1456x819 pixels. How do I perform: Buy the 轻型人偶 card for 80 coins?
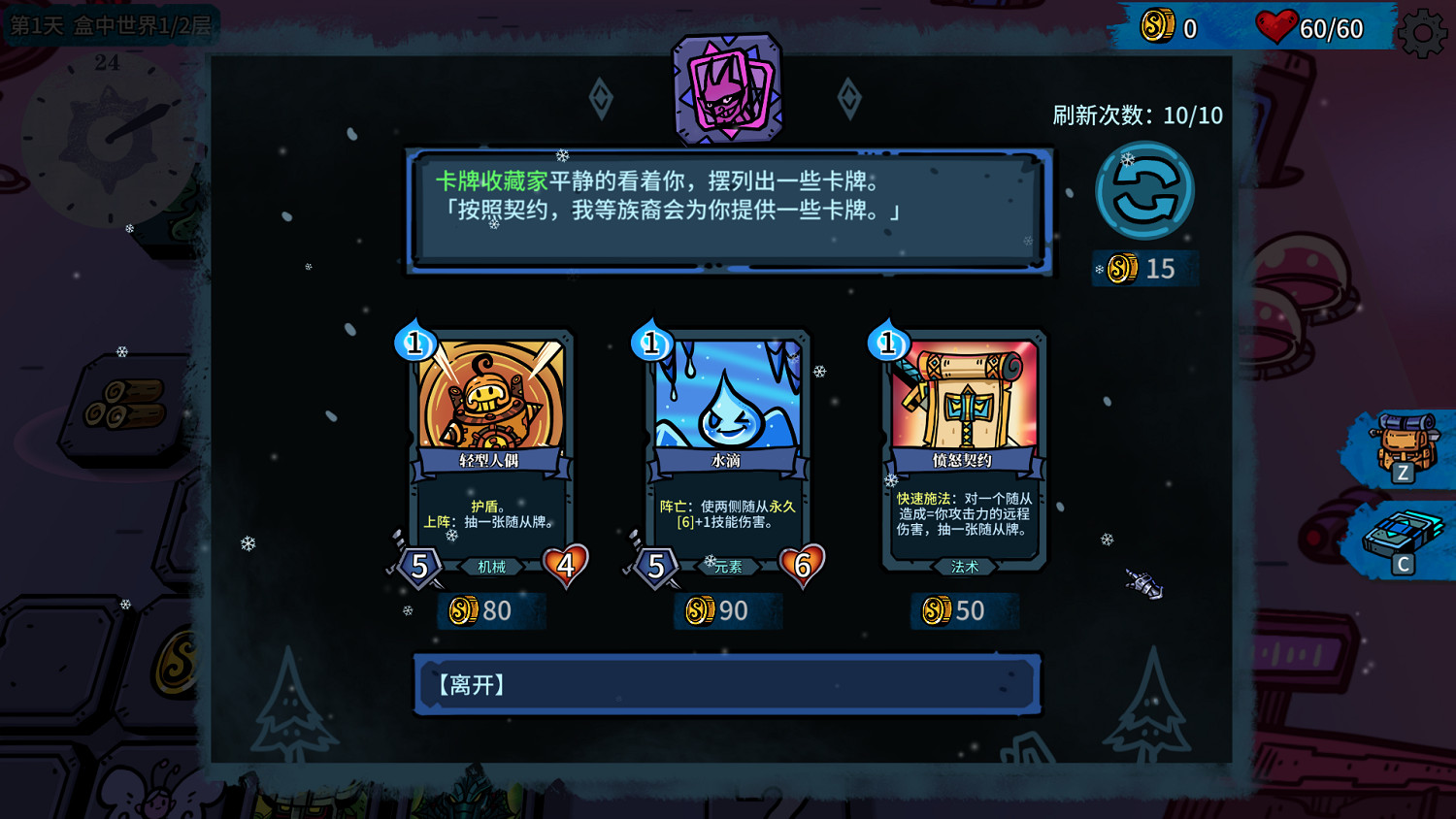pos(491,610)
